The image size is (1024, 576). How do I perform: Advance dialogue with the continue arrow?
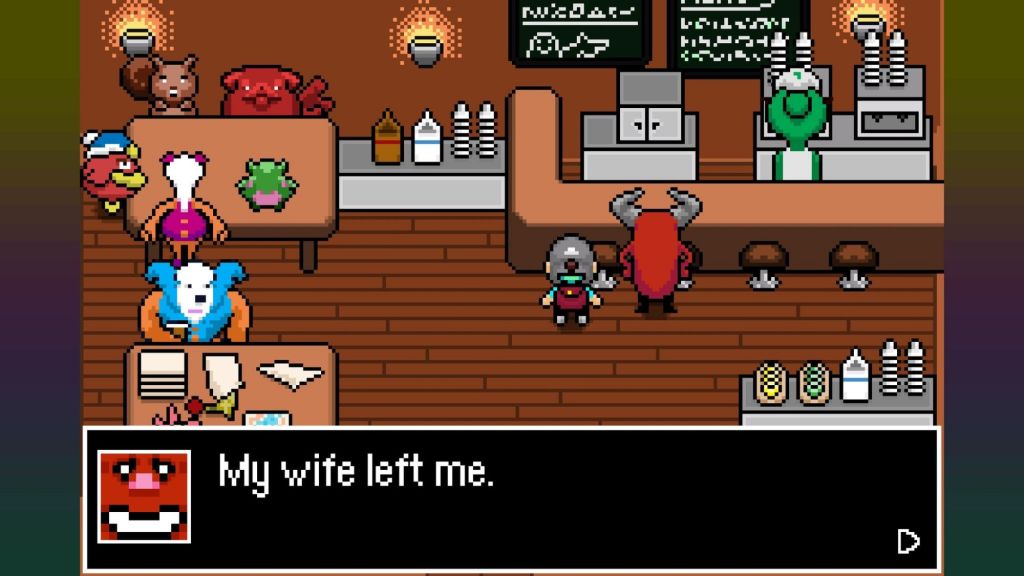908,541
